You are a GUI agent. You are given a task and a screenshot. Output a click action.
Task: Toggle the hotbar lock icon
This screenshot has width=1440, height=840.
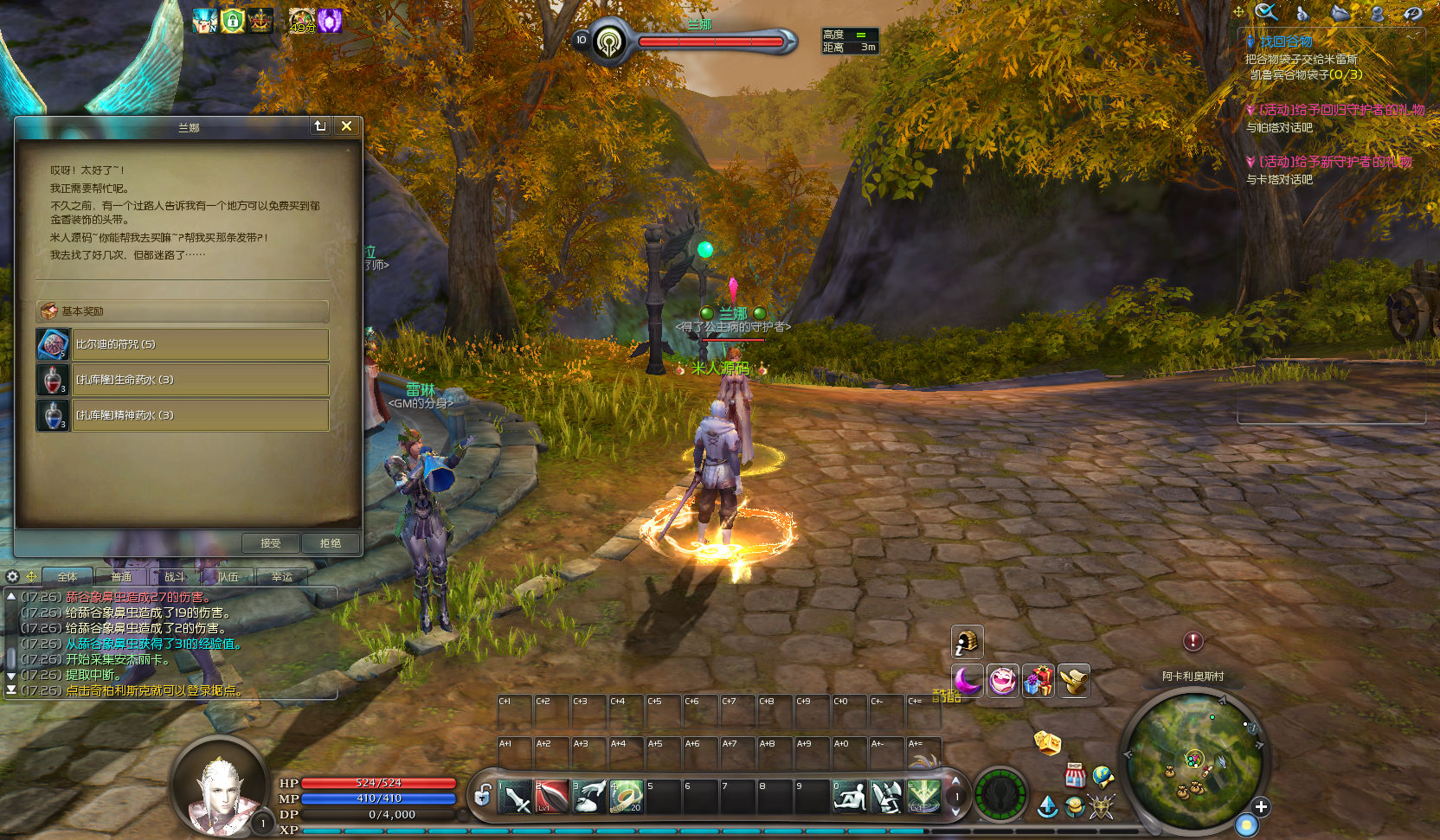pos(483,794)
